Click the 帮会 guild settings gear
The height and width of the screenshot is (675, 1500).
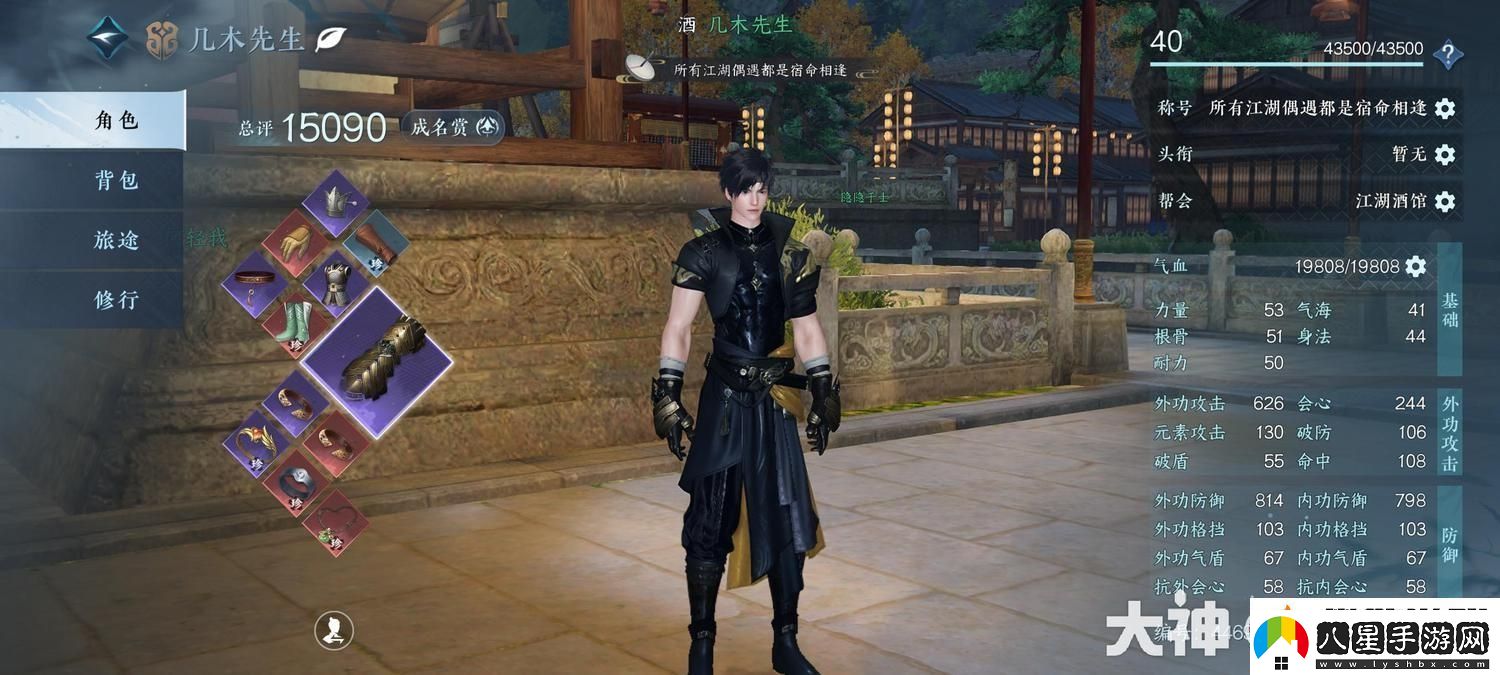1444,202
